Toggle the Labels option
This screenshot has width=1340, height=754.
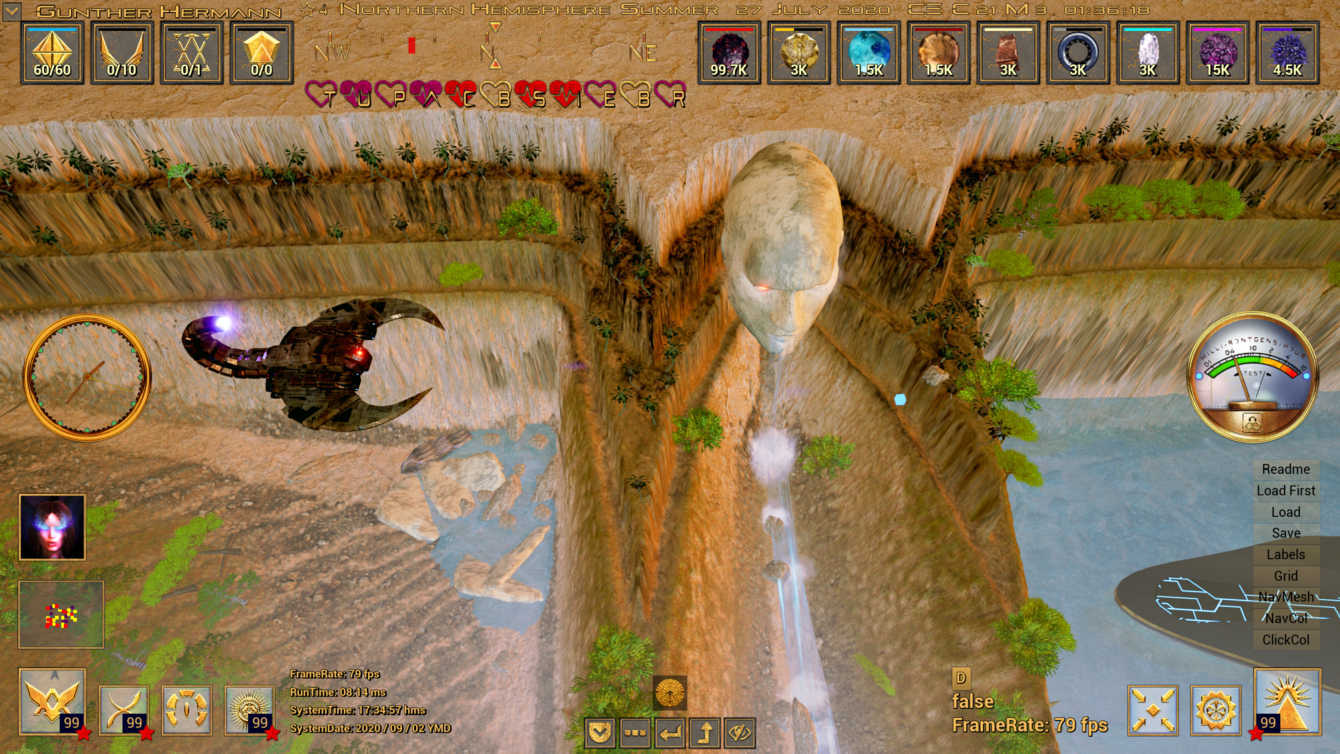click(x=1285, y=554)
